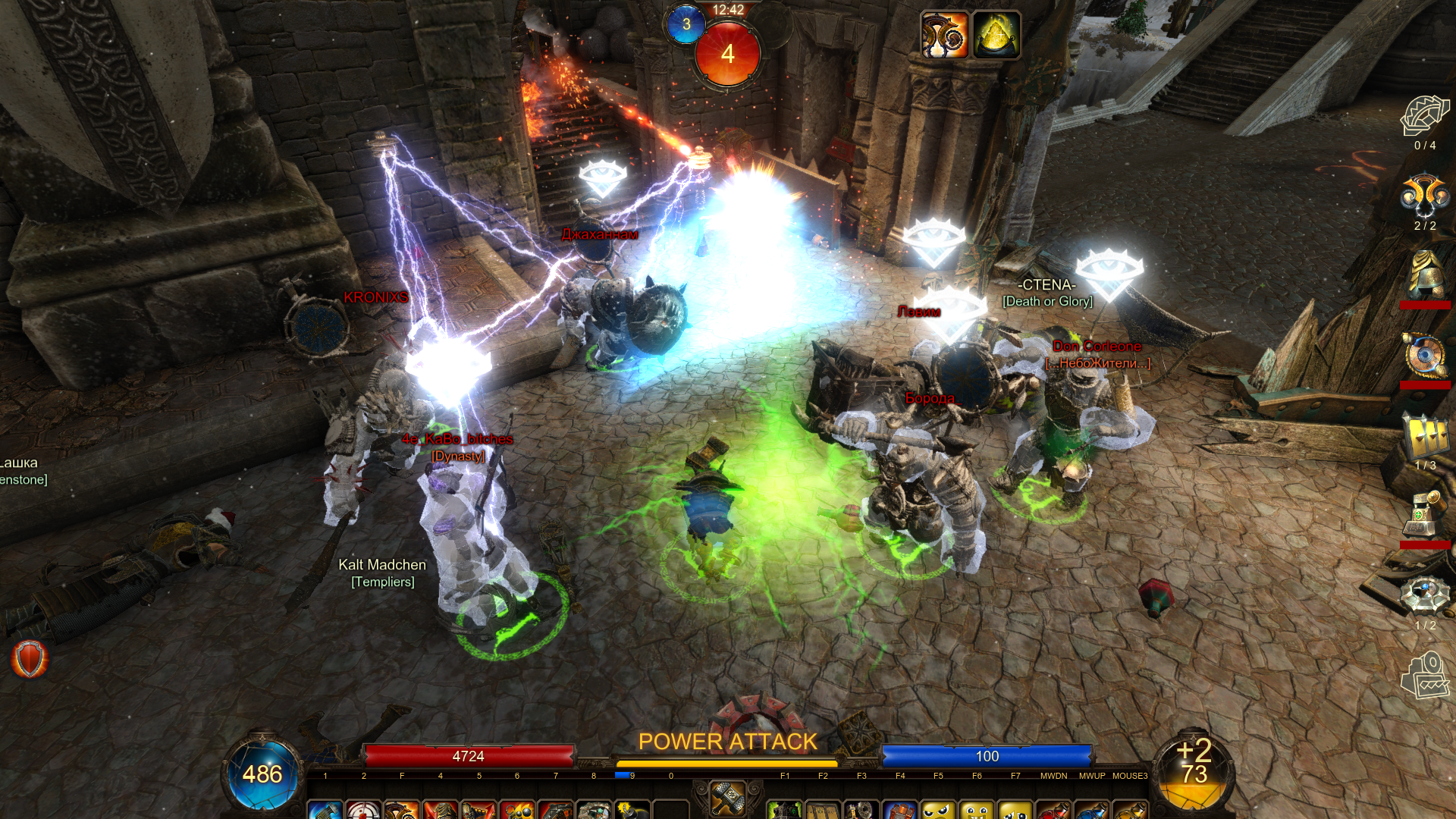Activate the hammer power attack slot

727,798
